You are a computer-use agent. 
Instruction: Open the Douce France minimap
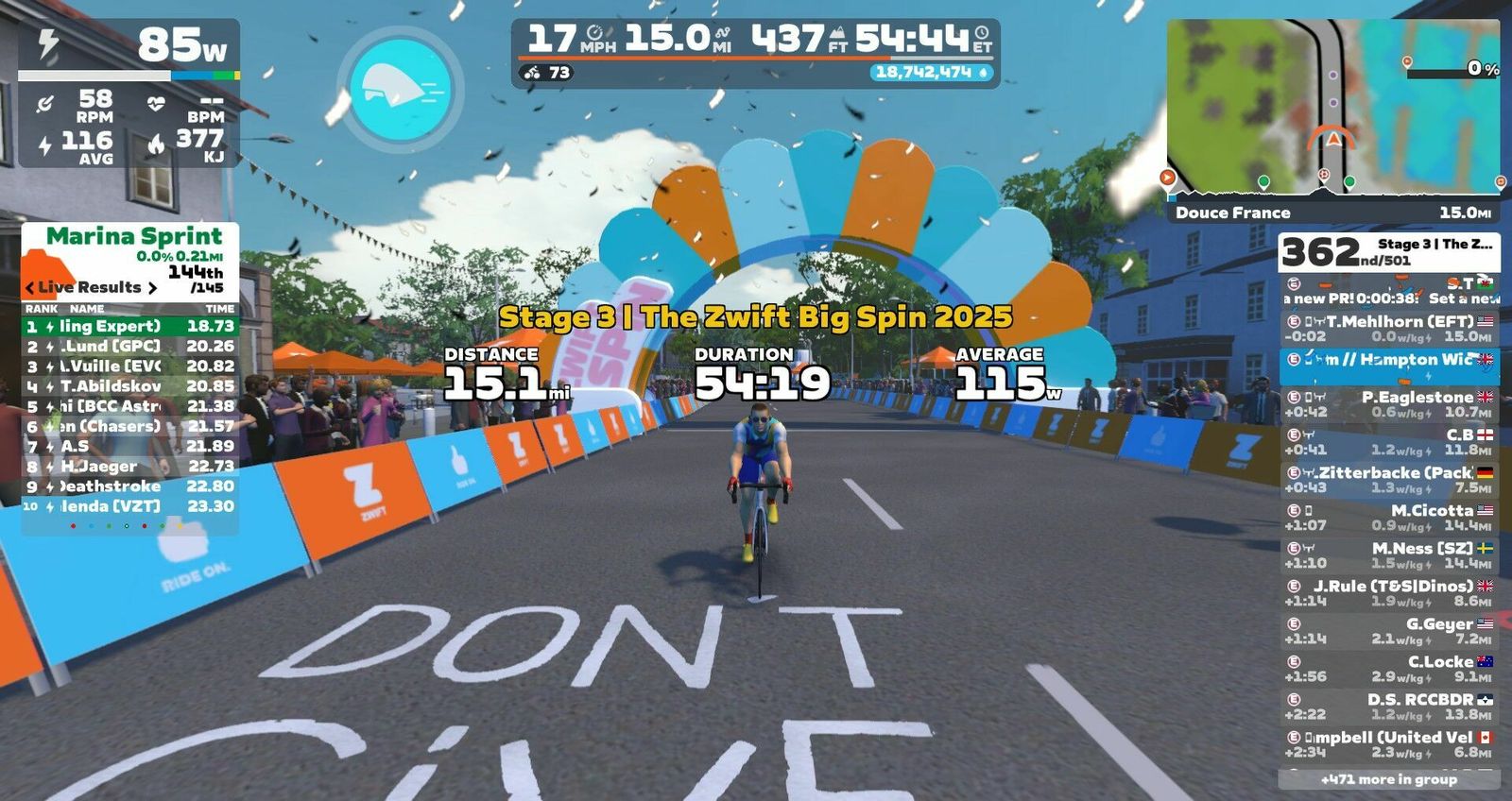click(1332, 109)
